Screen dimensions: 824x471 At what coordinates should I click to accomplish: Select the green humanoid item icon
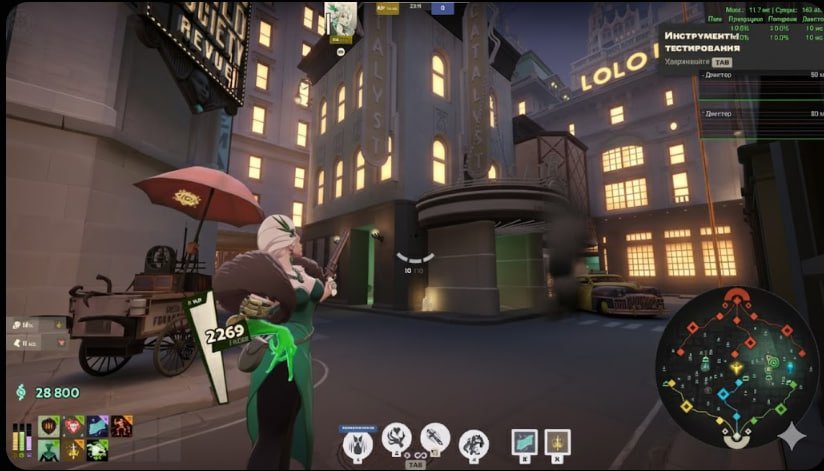pyautogui.click(x=49, y=450)
